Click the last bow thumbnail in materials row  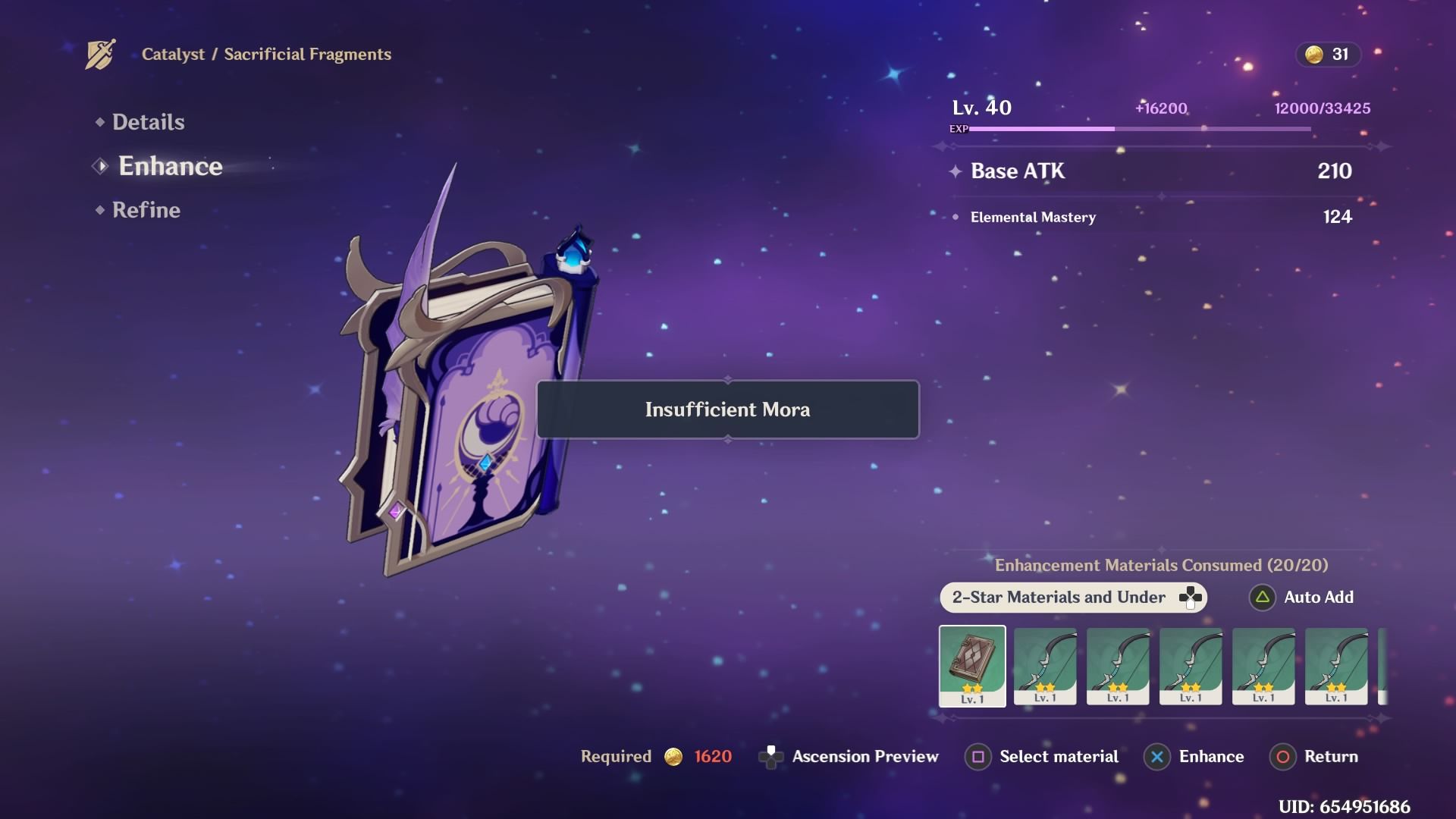pyautogui.click(x=1336, y=667)
